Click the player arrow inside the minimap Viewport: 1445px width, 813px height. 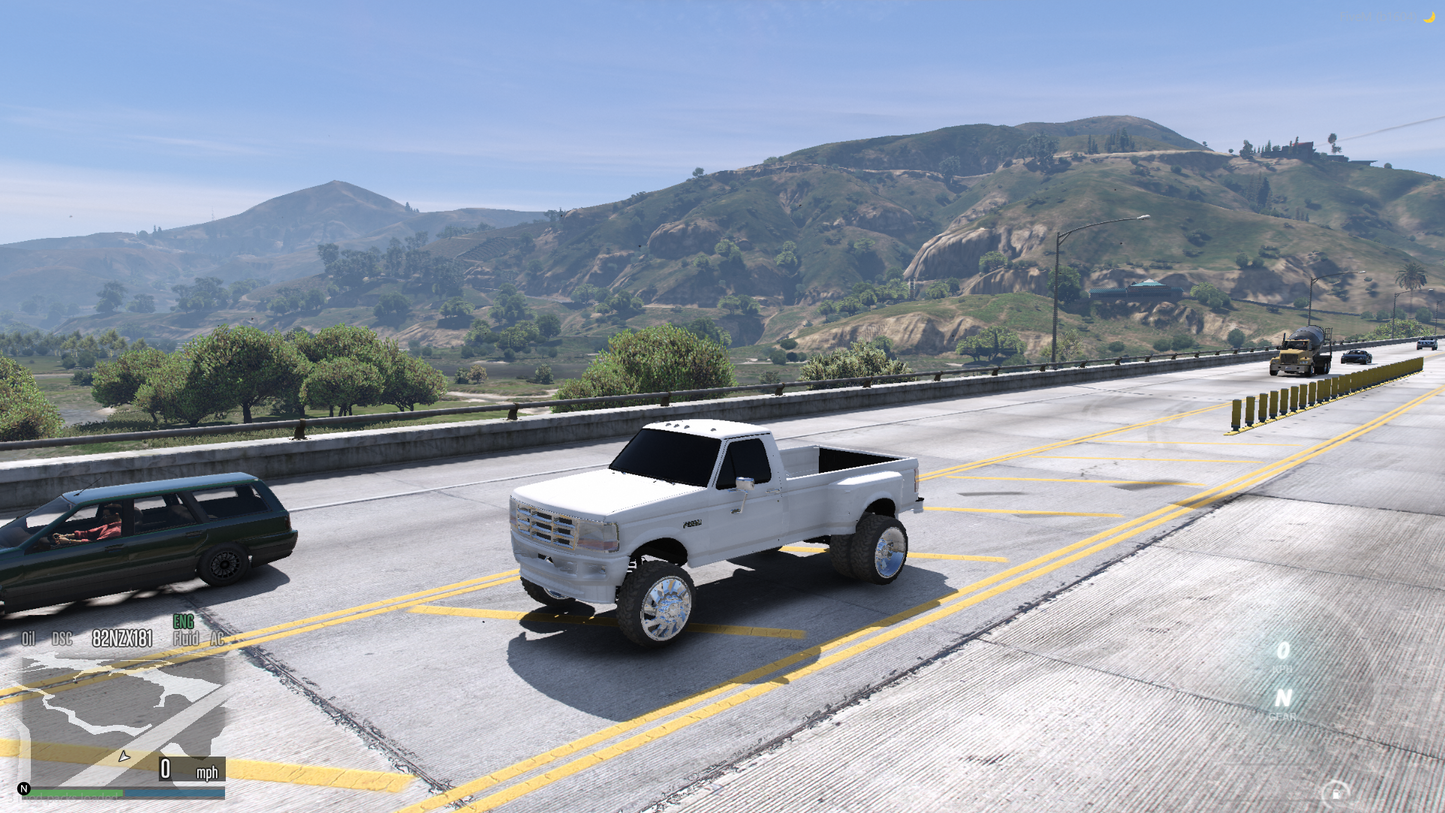click(x=124, y=757)
